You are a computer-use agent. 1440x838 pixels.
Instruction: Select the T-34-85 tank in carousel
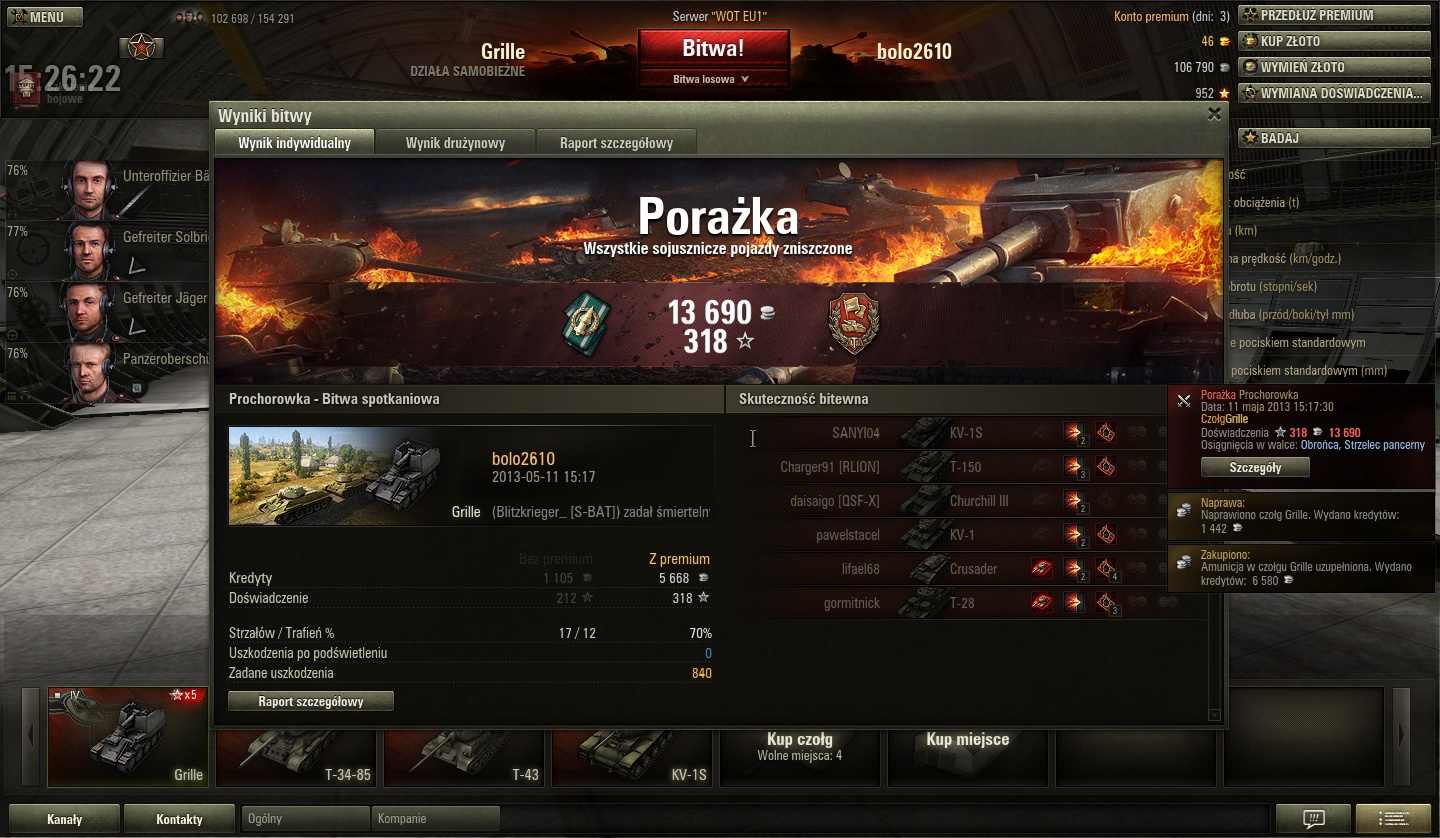pyautogui.click(x=296, y=757)
